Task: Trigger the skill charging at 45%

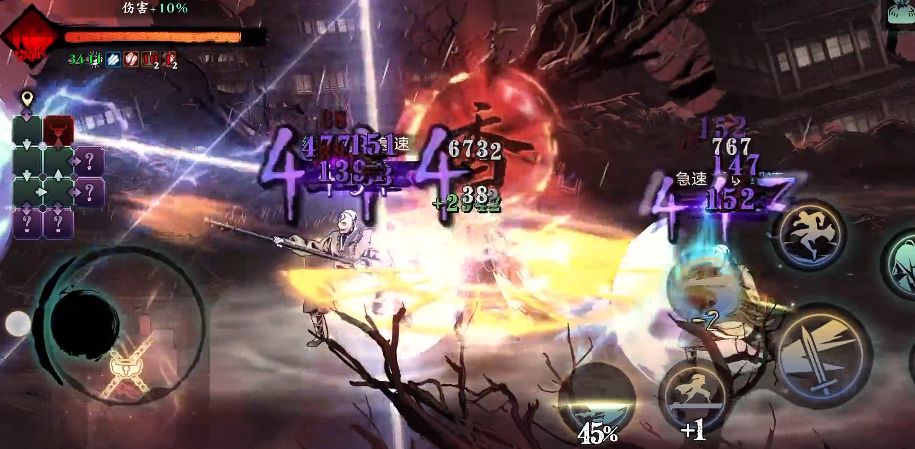Action: coord(596,399)
